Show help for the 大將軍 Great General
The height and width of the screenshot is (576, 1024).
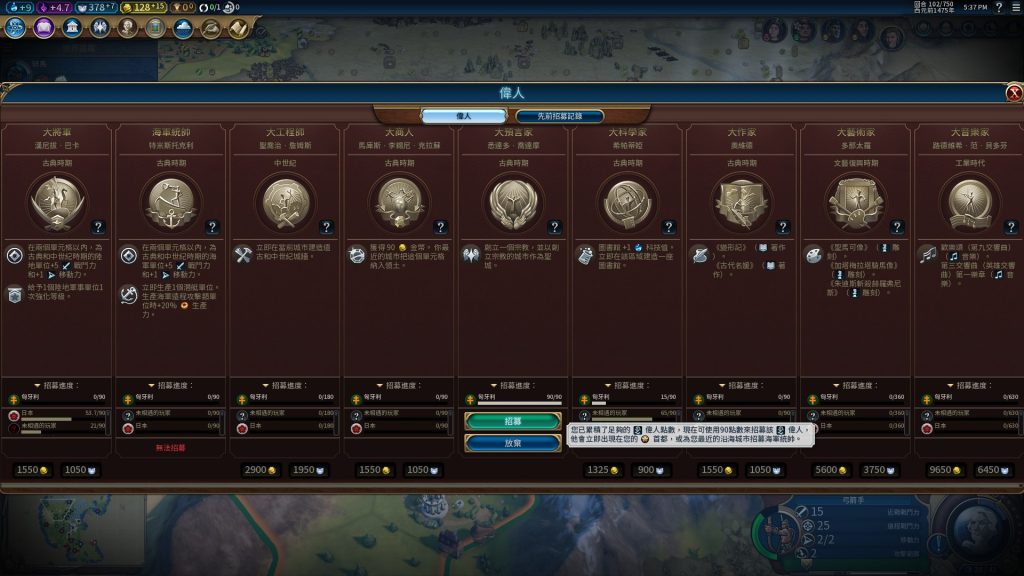(98, 227)
